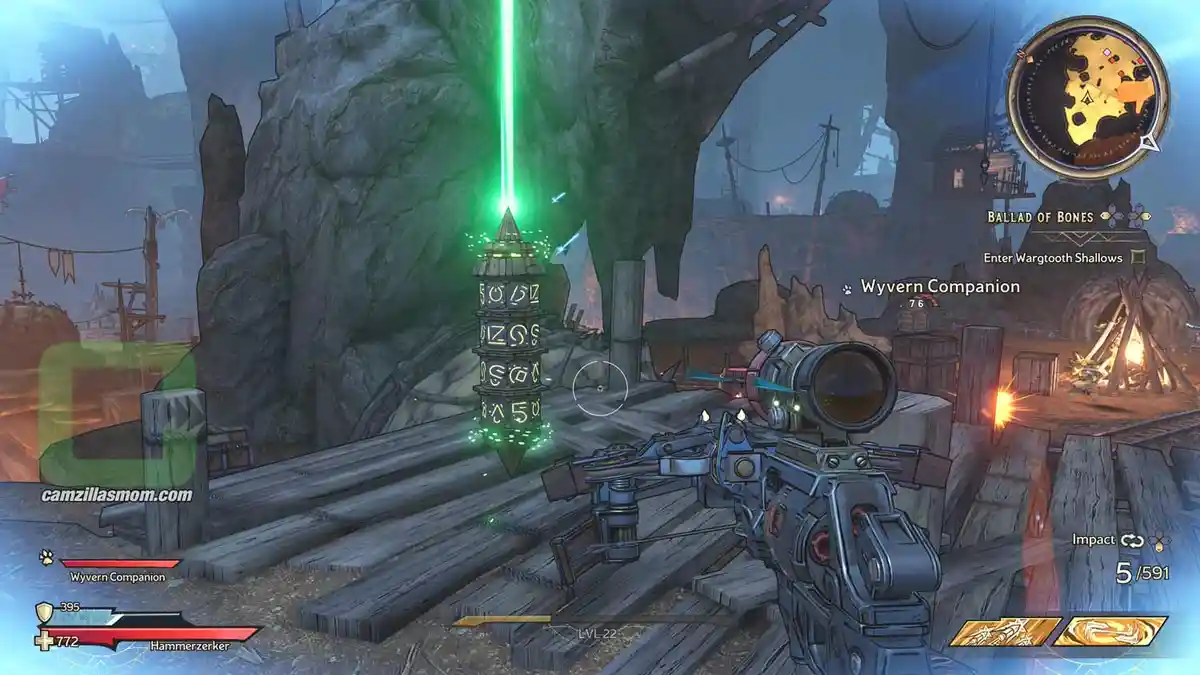
Task: Open the circular minimap
Action: (x=1088, y=97)
